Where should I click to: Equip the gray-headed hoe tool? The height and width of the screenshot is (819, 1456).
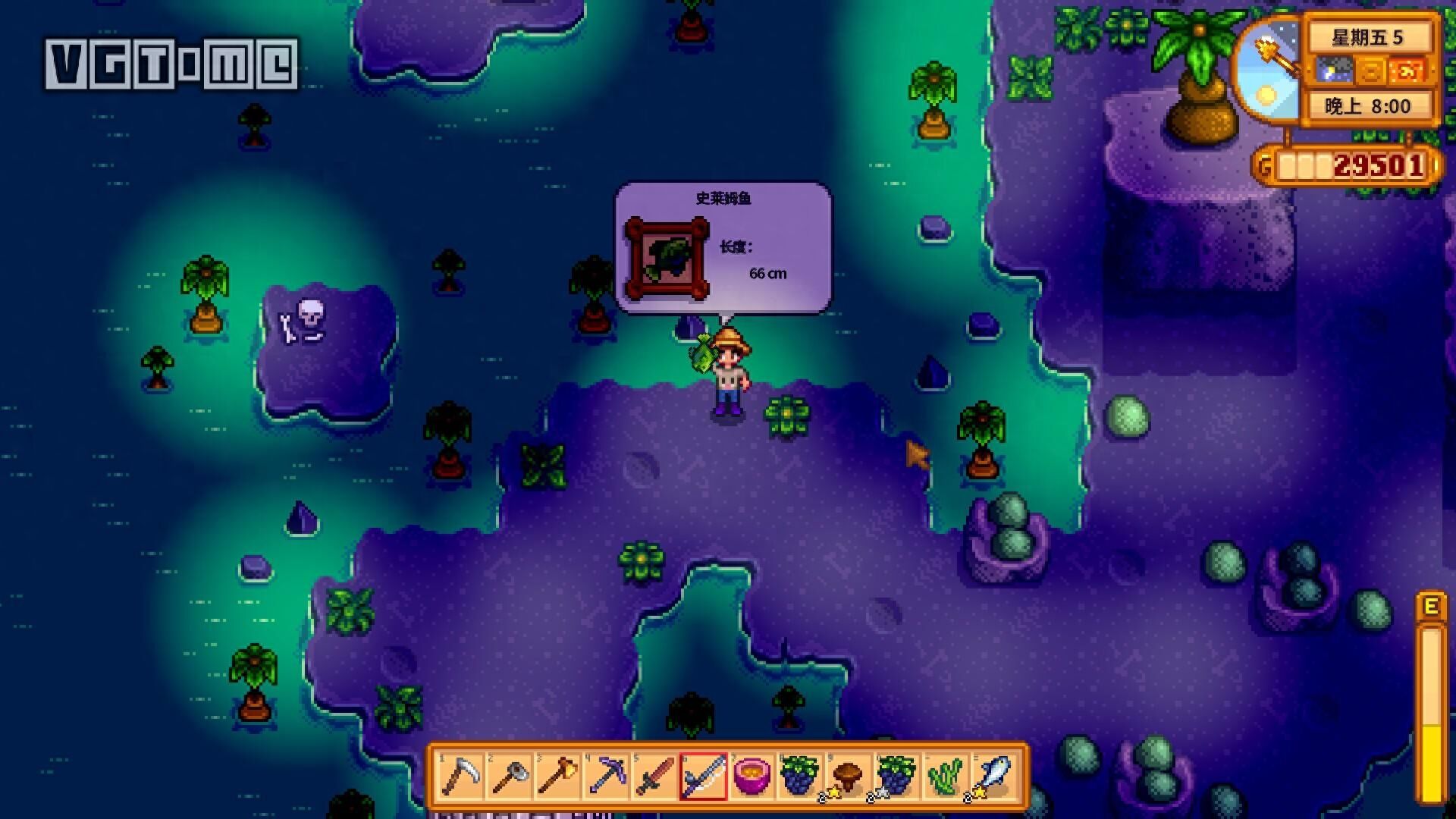coord(510,777)
